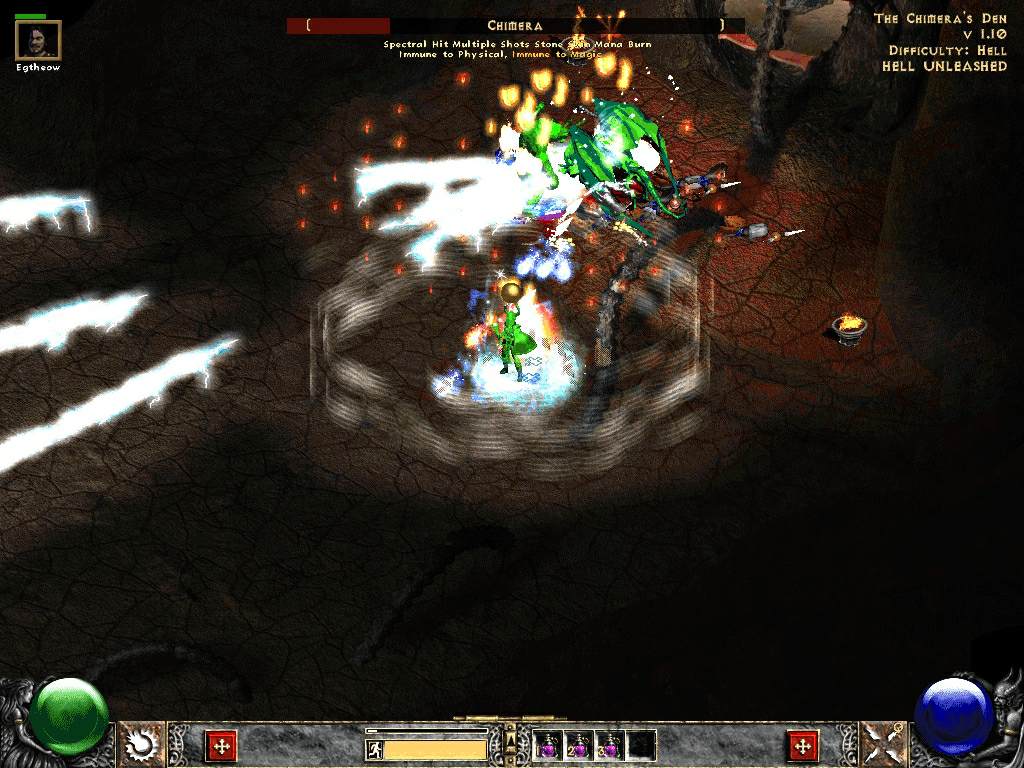
Task: Toggle the run/walk running figure button
Action: pyautogui.click(x=374, y=750)
